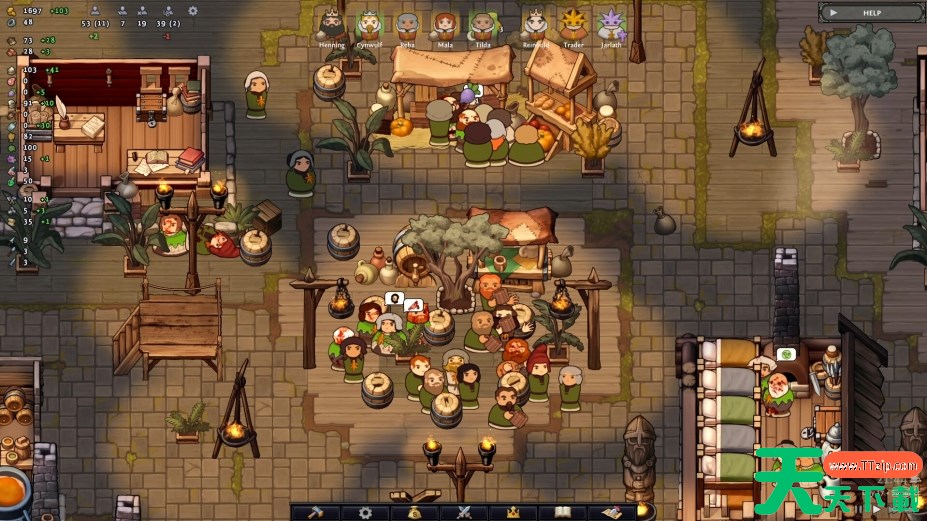
Task: Choose Reba's character portrait
Action: [x=407, y=24]
